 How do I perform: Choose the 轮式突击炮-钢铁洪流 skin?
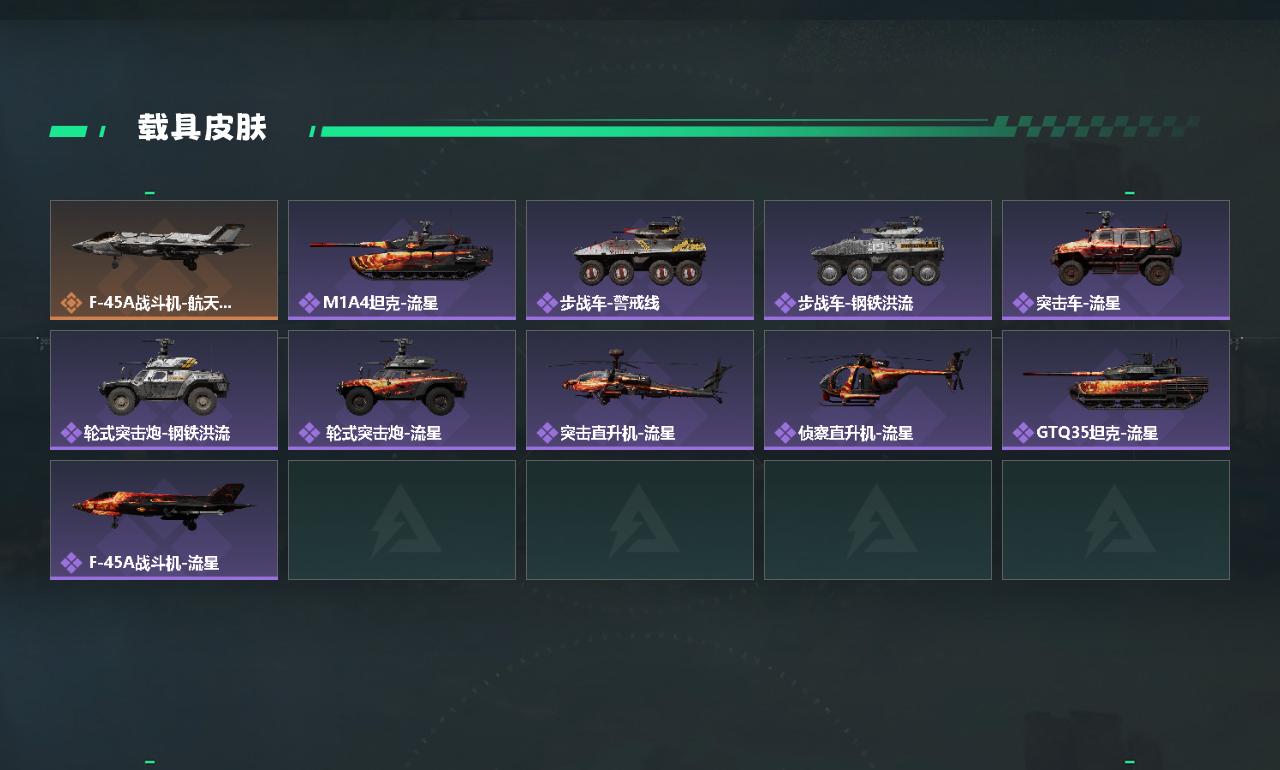[164, 389]
